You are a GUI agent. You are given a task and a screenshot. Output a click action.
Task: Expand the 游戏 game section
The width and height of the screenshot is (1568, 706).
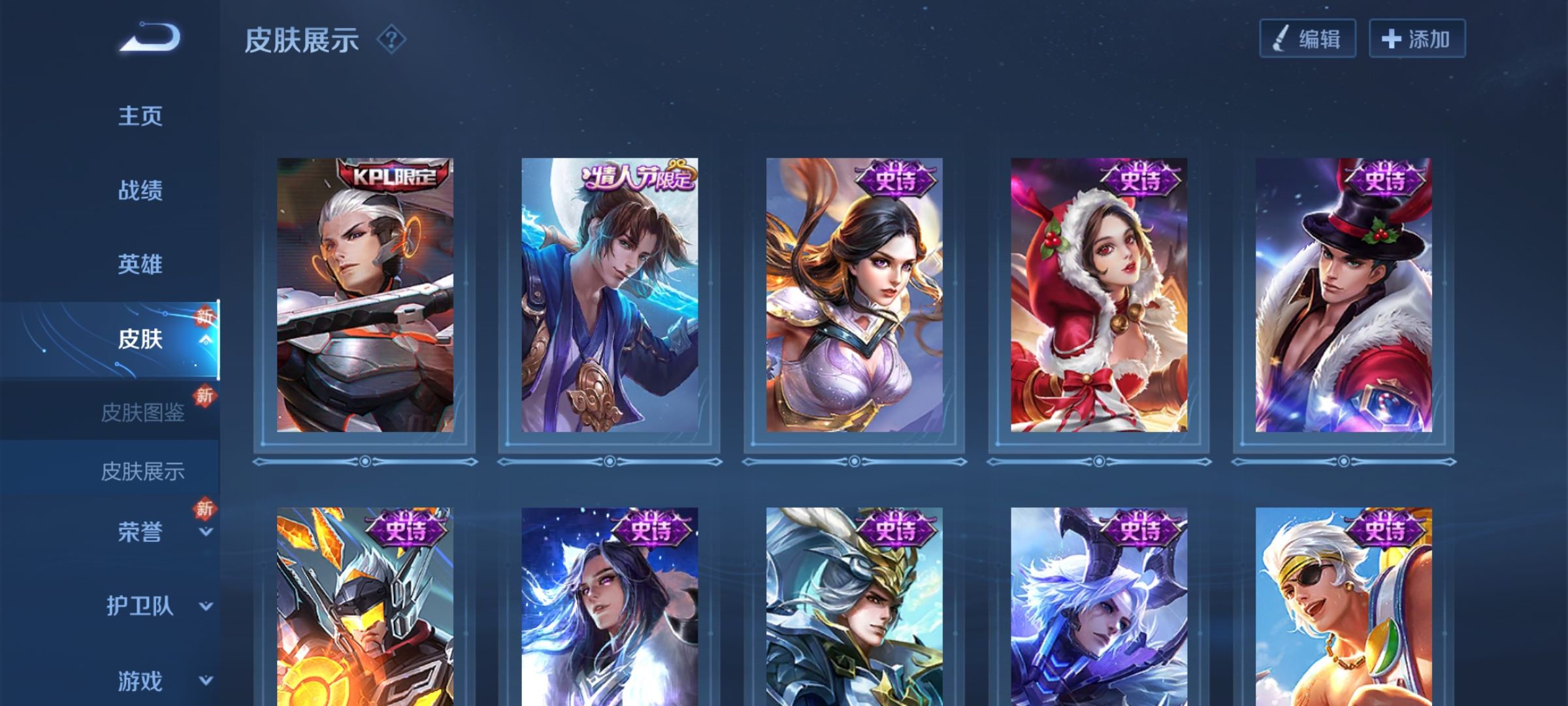[x=140, y=681]
